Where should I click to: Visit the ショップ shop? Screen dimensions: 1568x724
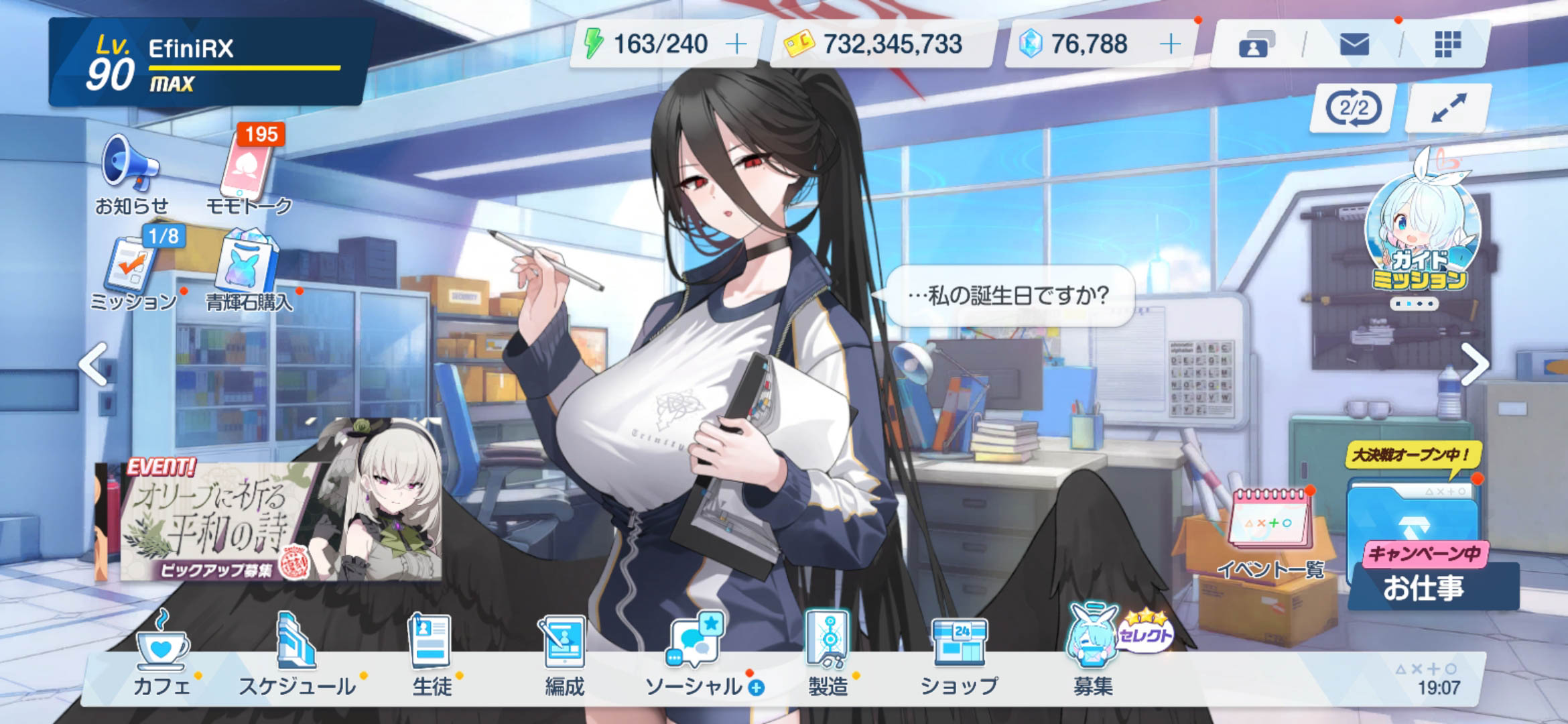959,654
